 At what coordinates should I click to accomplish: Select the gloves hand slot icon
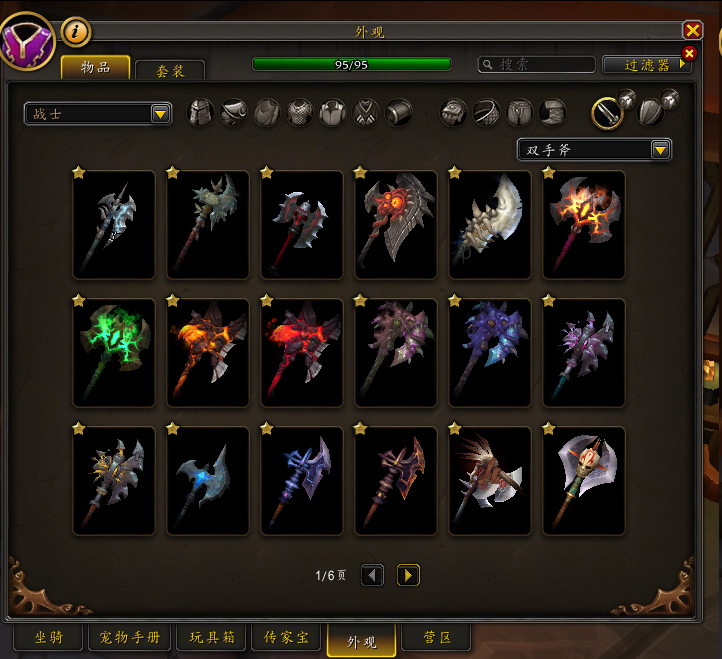point(454,112)
